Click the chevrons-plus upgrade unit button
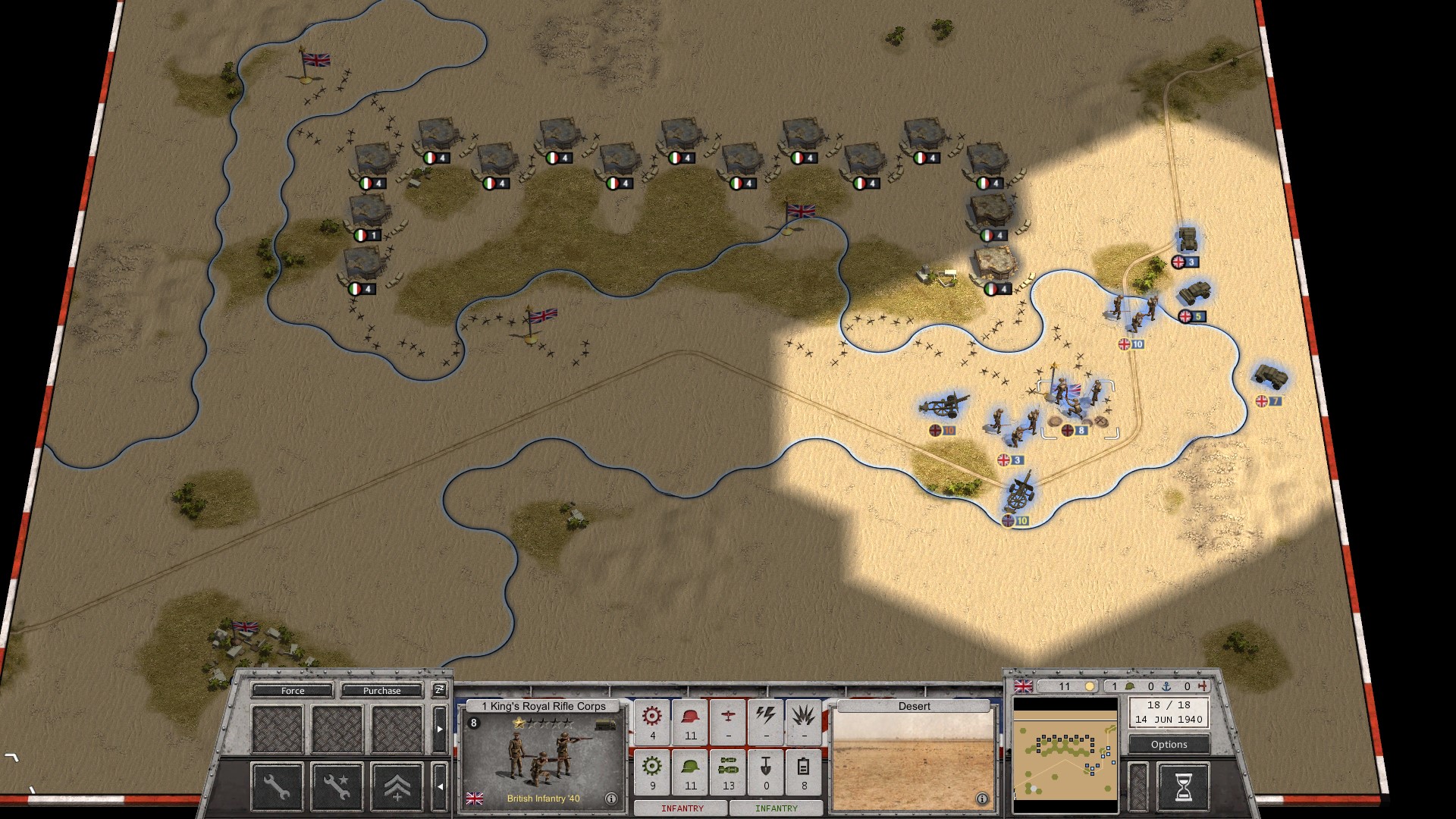The height and width of the screenshot is (819, 1456). point(397,786)
